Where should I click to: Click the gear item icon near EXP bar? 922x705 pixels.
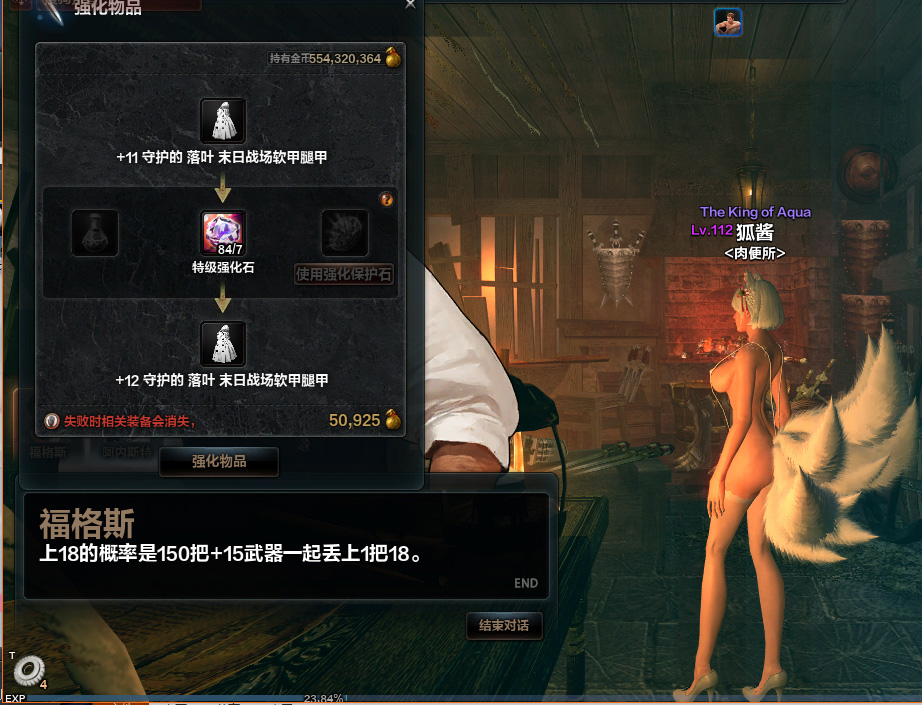point(28,671)
